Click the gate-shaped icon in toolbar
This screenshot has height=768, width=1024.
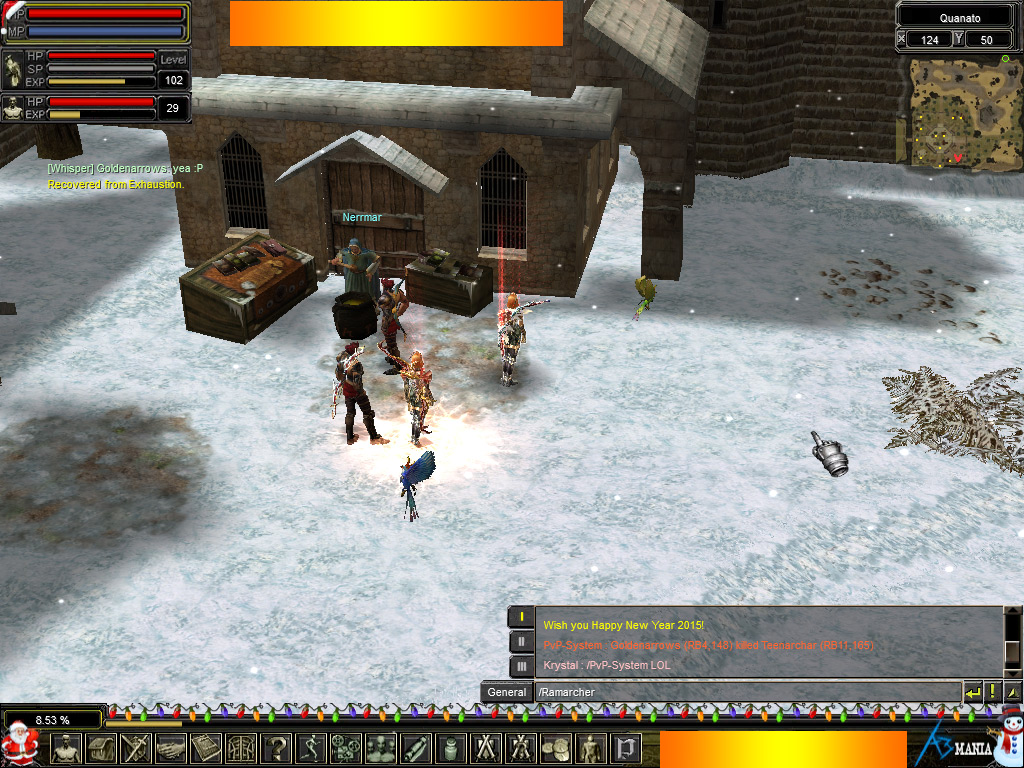point(240,748)
